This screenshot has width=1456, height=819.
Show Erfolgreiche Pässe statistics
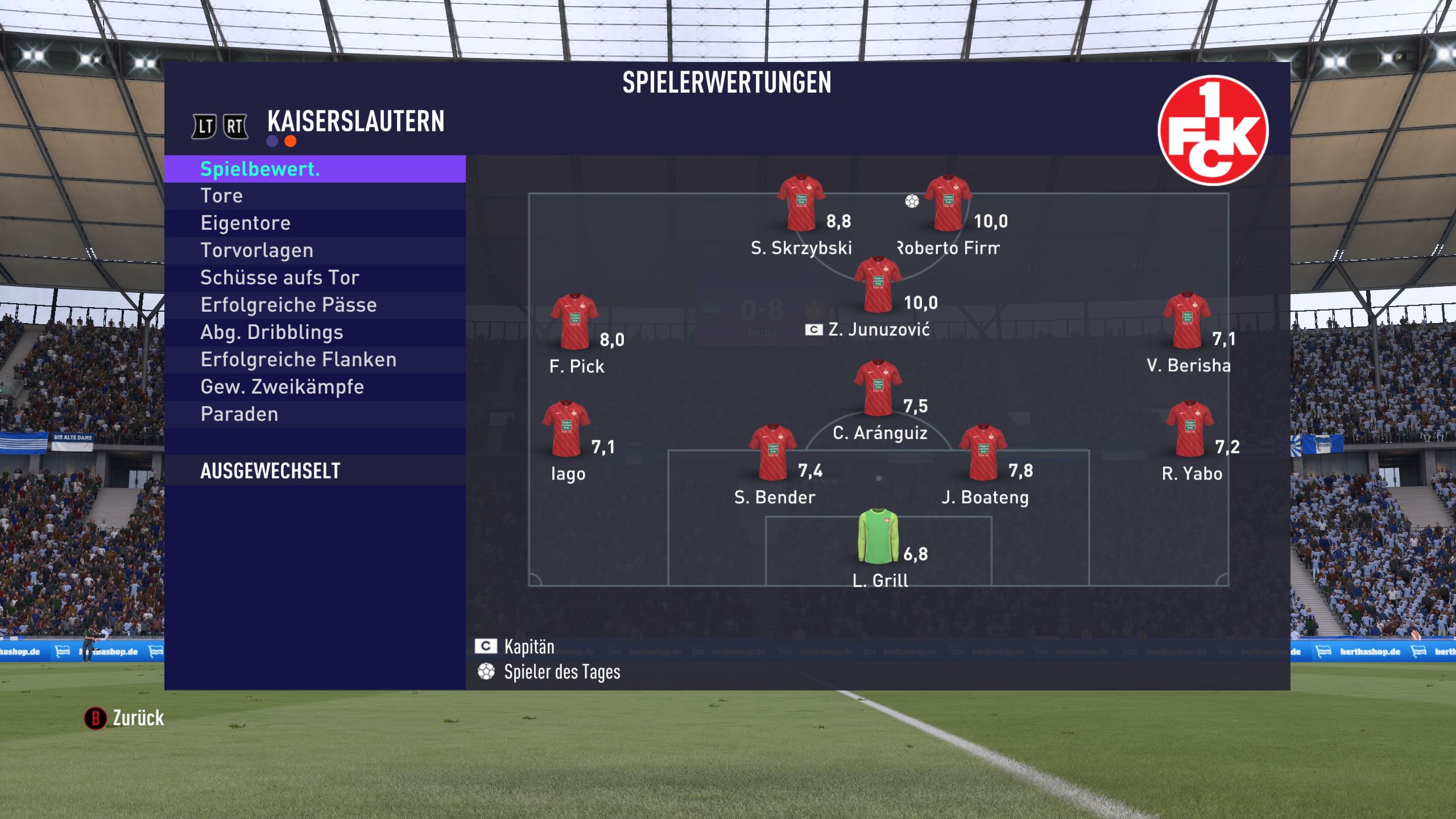[315, 305]
